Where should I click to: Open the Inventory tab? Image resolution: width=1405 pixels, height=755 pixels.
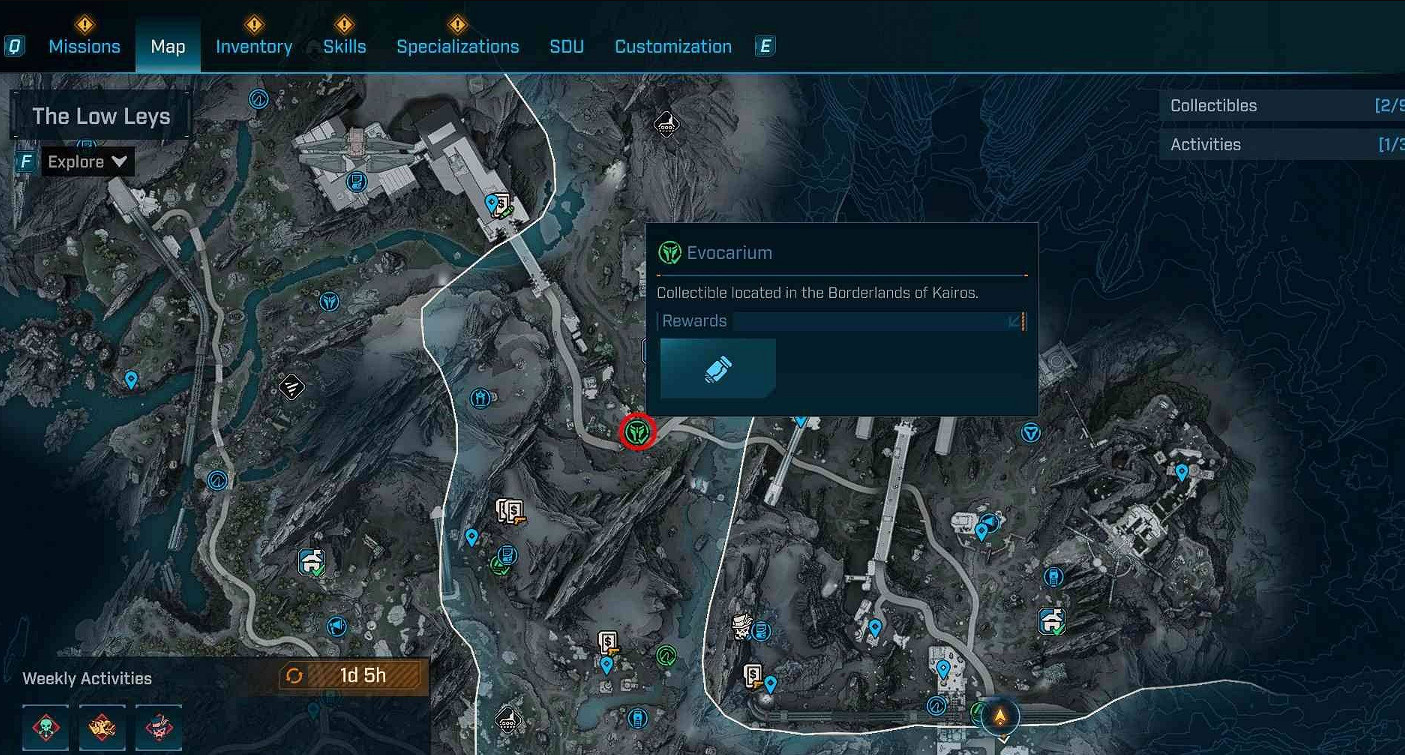(x=253, y=46)
